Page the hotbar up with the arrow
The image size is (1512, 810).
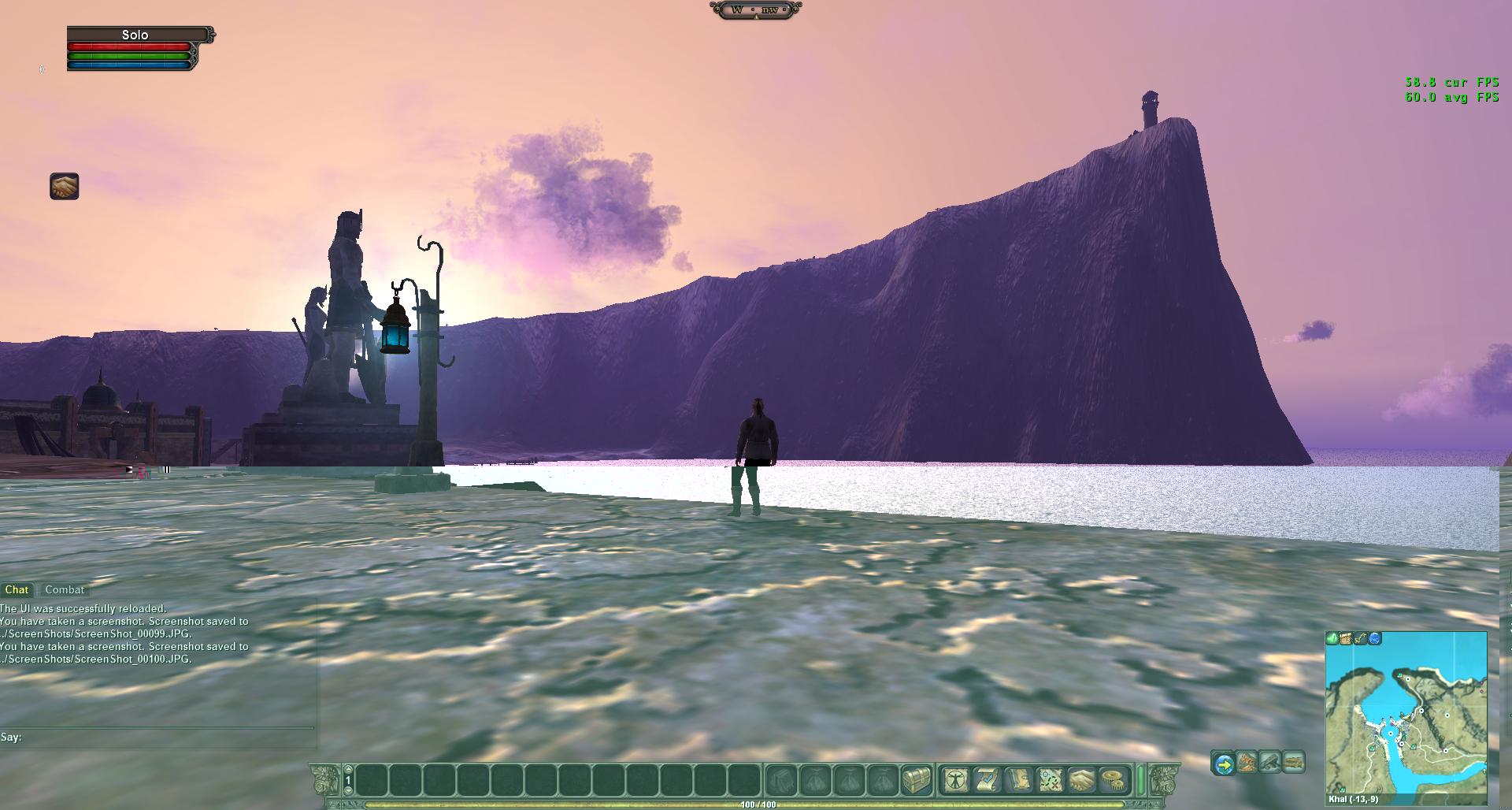tap(348, 770)
